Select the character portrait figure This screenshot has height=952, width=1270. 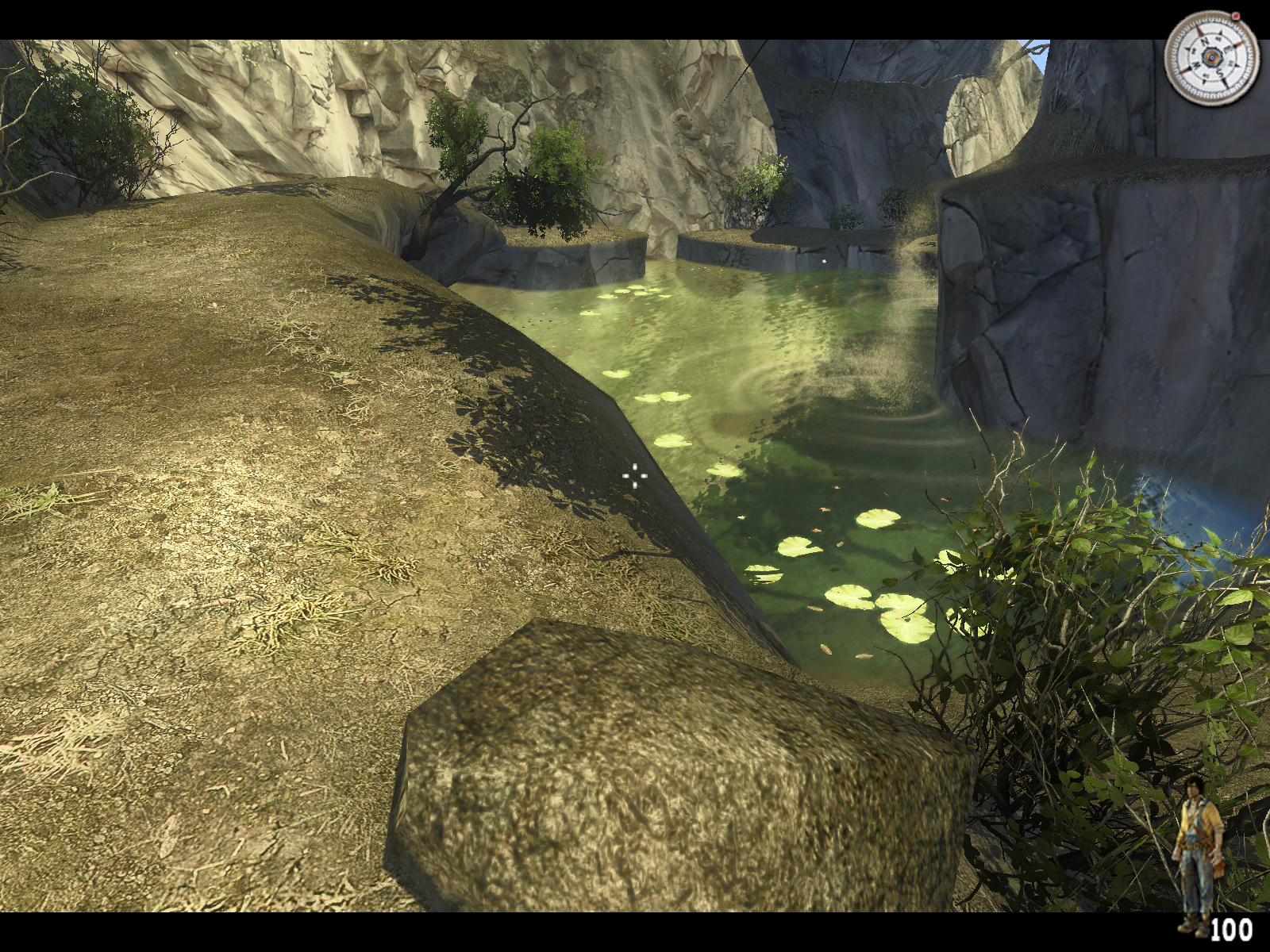point(1199,853)
